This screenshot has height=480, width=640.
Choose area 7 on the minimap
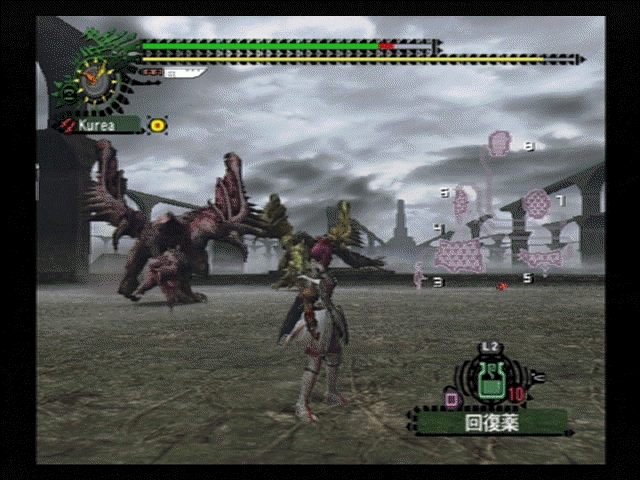click(x=537, y=204)
